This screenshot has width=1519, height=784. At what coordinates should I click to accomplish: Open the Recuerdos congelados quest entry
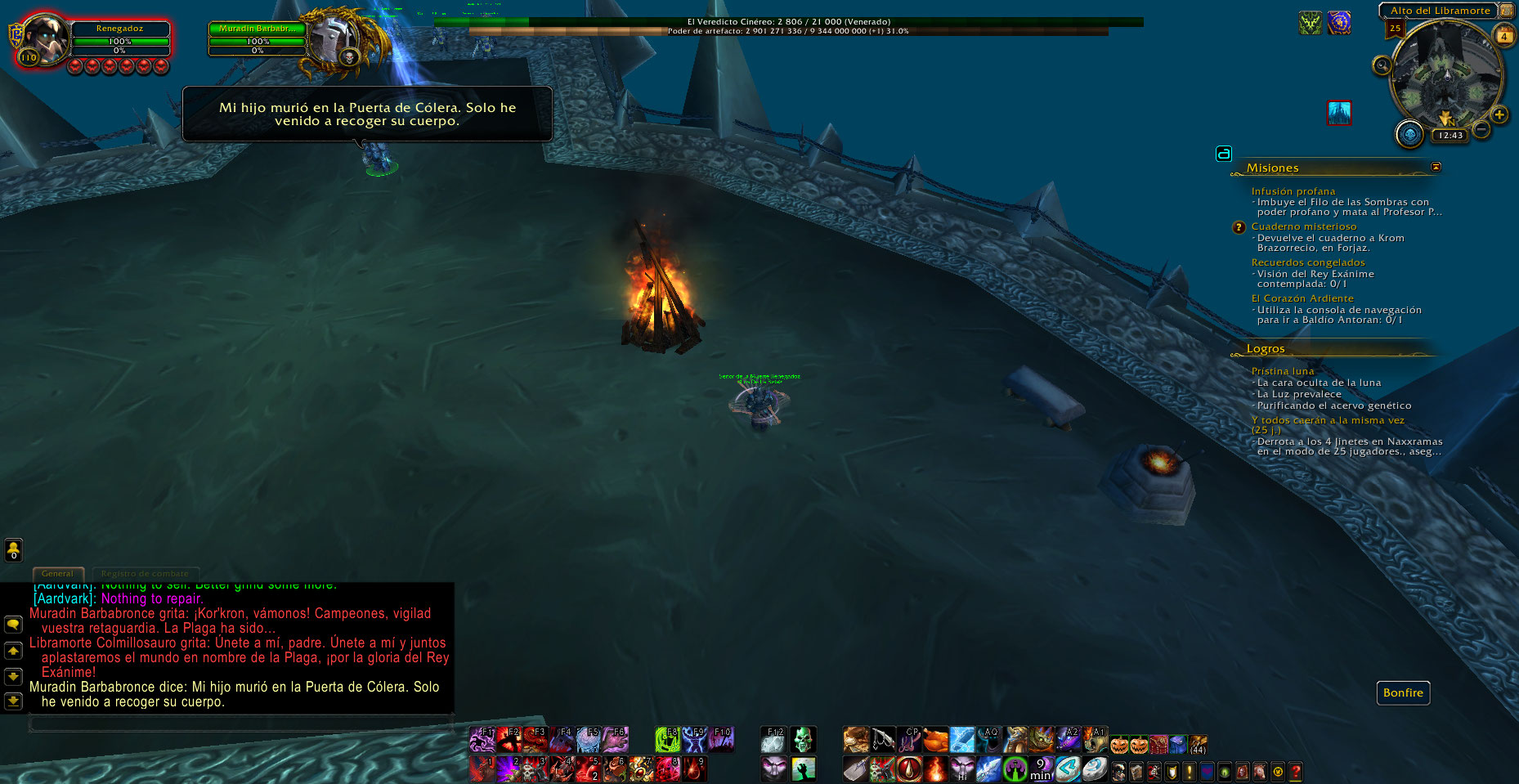[x=1307, y=262]
